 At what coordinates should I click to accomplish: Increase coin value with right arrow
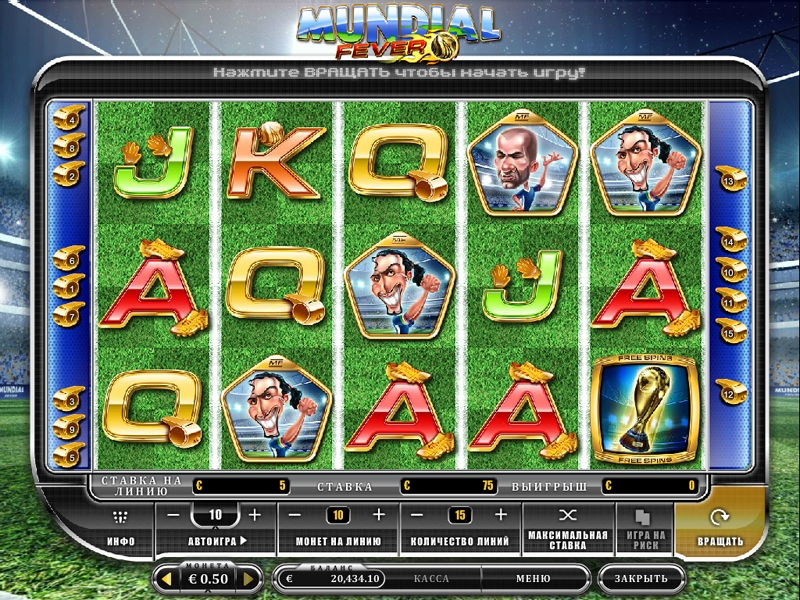[x=250, y=579]
